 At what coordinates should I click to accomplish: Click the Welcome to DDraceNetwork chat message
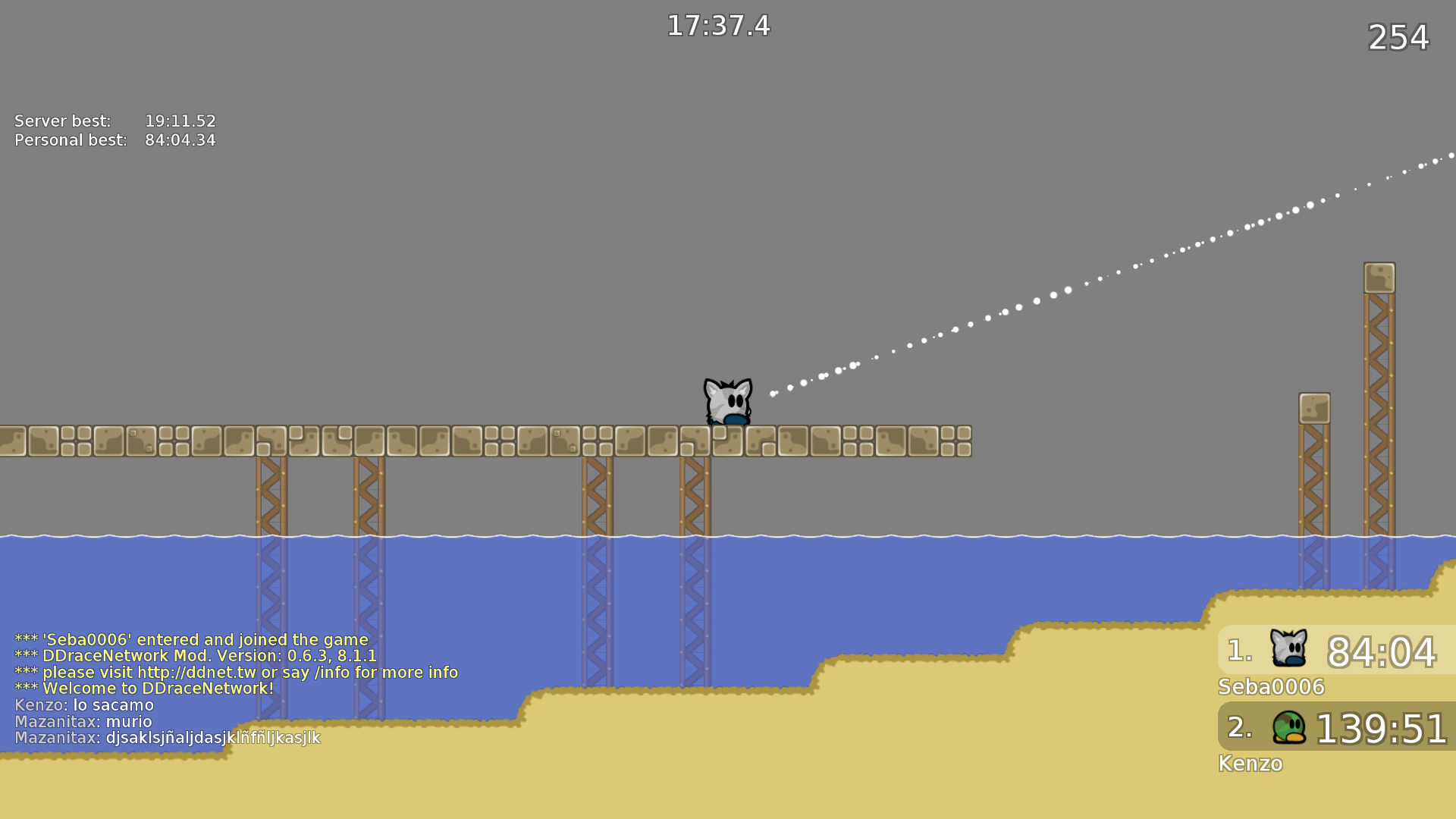pyautogui.click(x=142, y=689)
